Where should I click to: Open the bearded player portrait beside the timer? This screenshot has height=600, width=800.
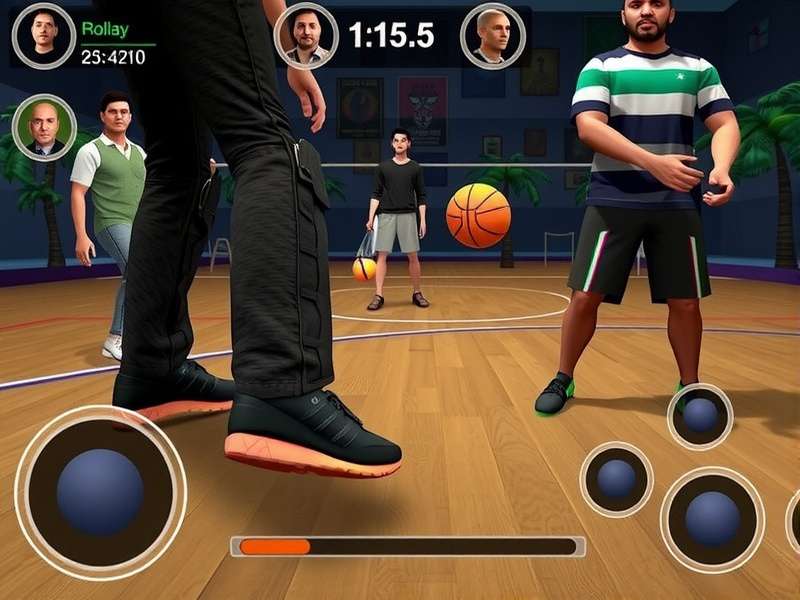click(305, 37)
